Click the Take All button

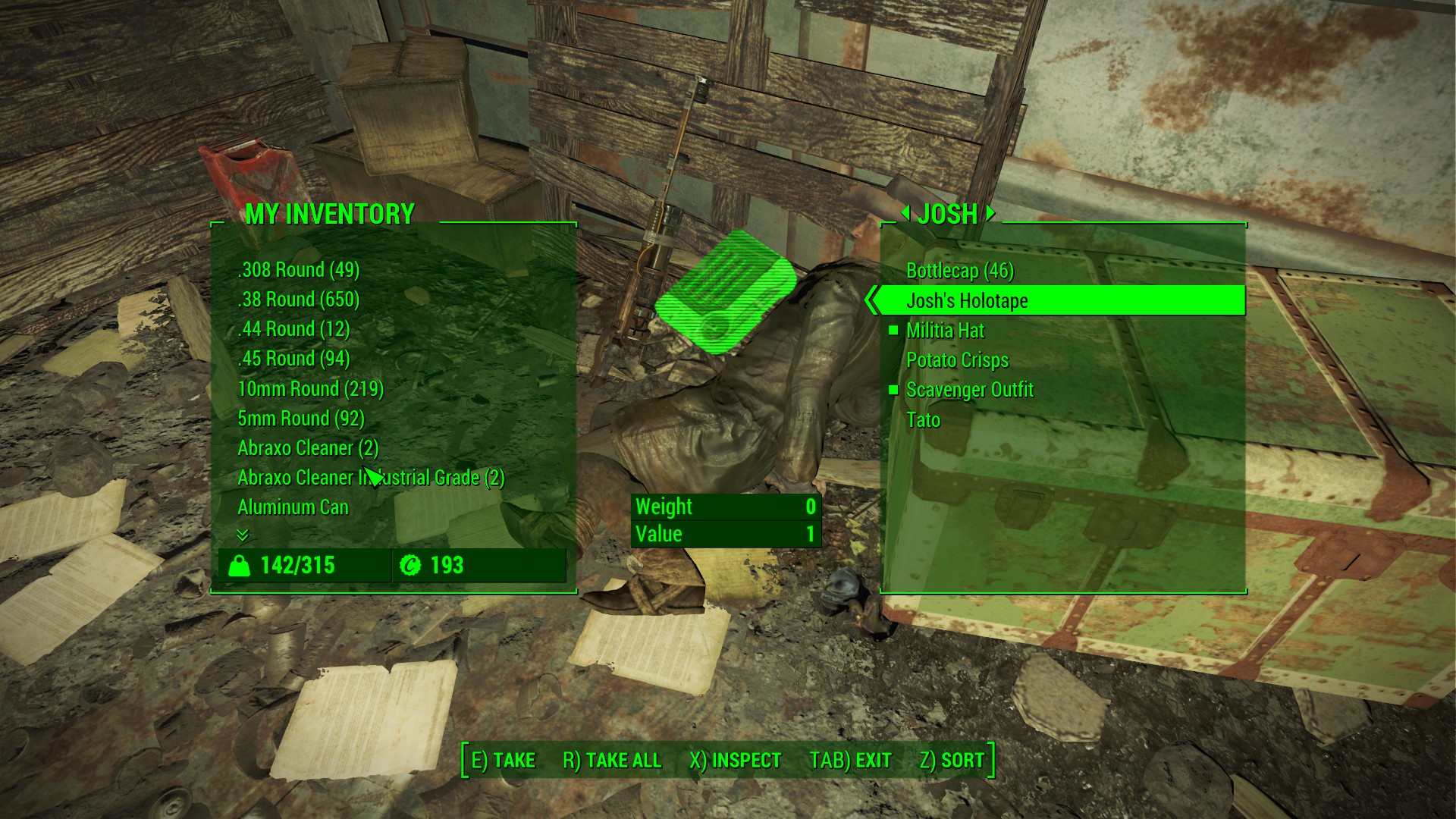click(611, 761)
